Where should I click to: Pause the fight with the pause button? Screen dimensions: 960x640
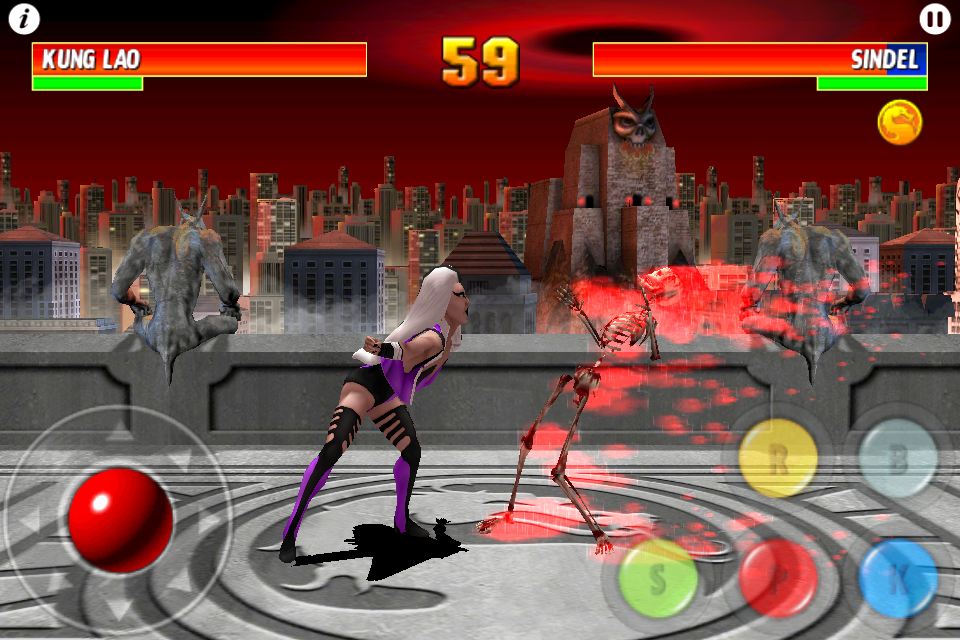pyautogui.click(x=934, y=19)
